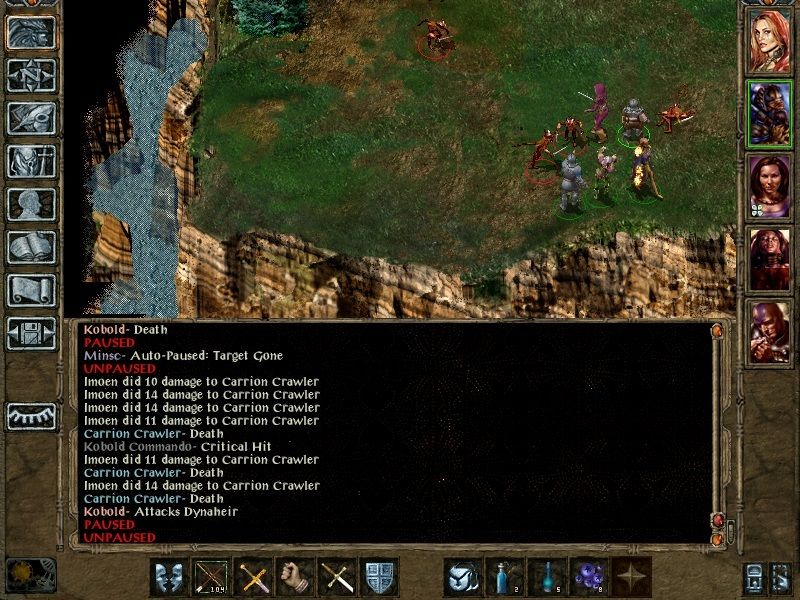Click the rest button with closed eye
The image size is (800, 600).
[x=31, y=415]
